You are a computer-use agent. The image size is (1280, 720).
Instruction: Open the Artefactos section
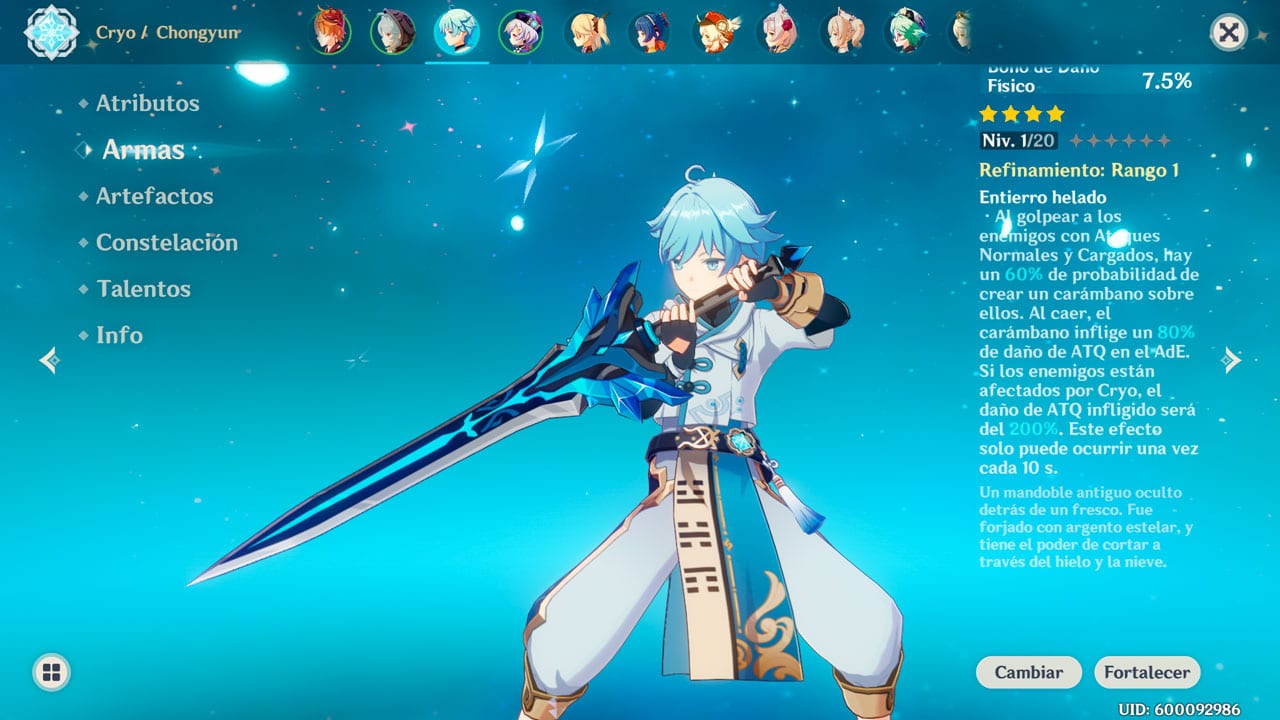154,196
